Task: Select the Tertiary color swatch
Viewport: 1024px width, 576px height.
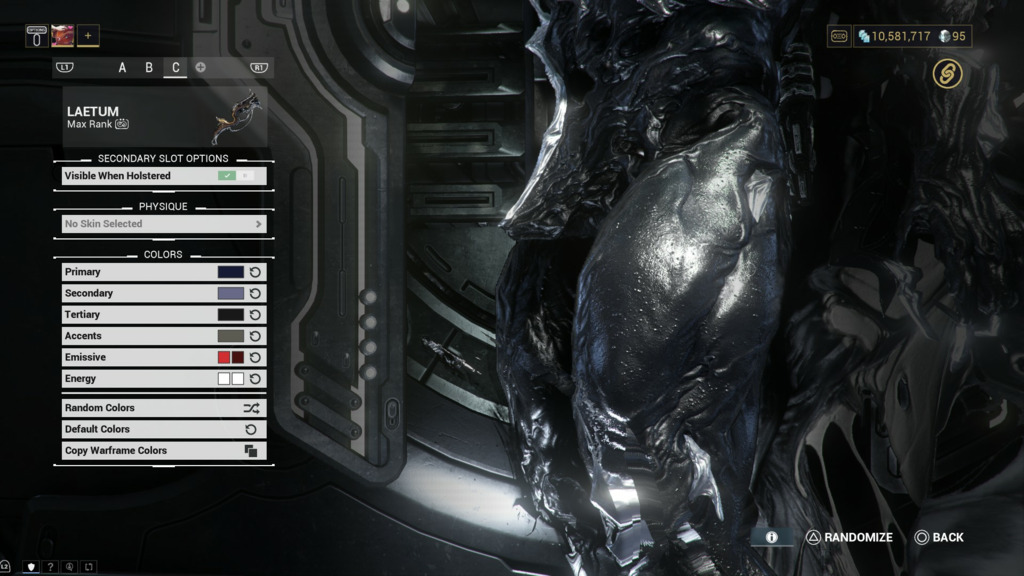Action: [231, 315]
